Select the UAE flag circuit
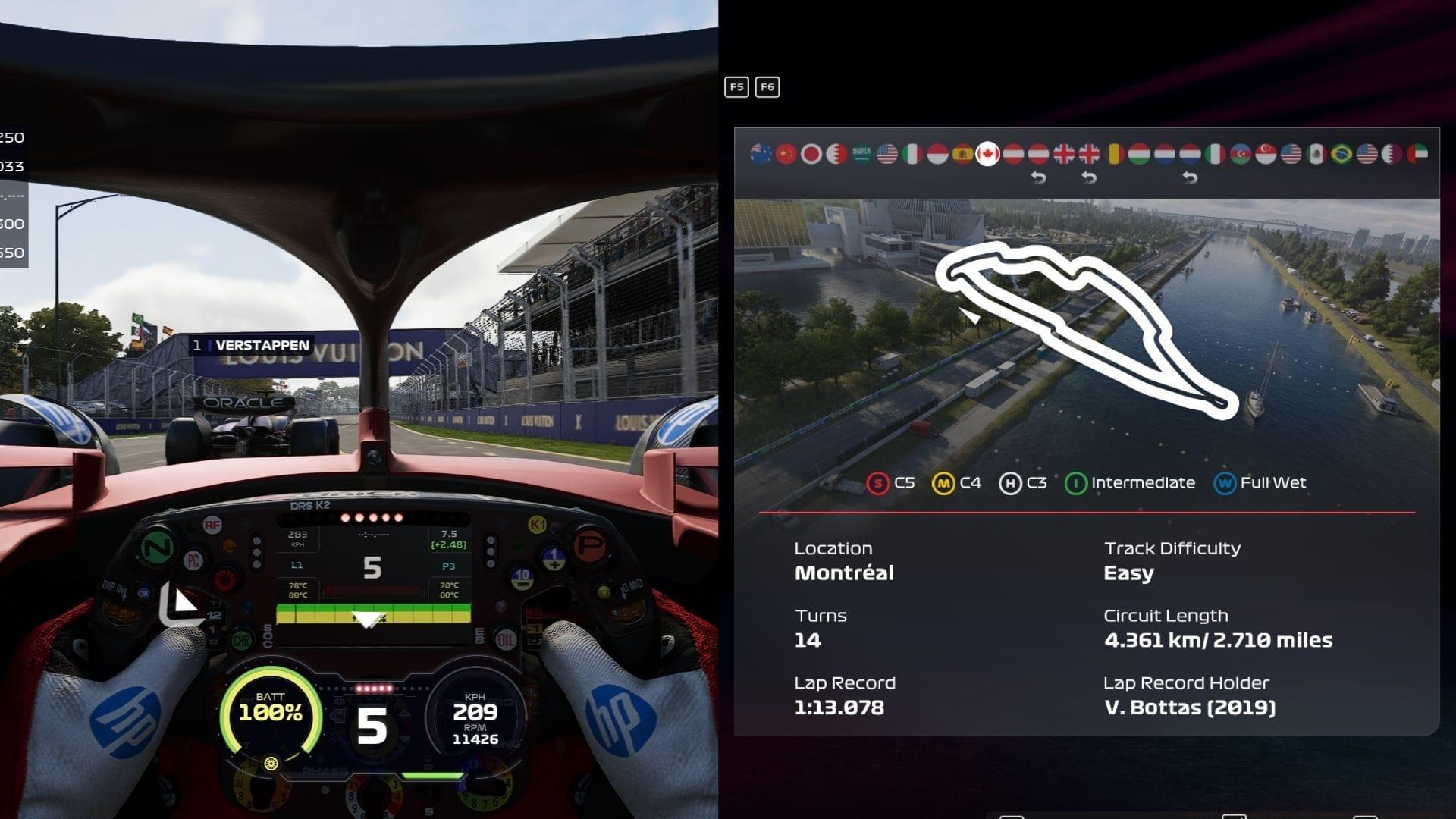The image size is (1456, 819). (1417, 154)
